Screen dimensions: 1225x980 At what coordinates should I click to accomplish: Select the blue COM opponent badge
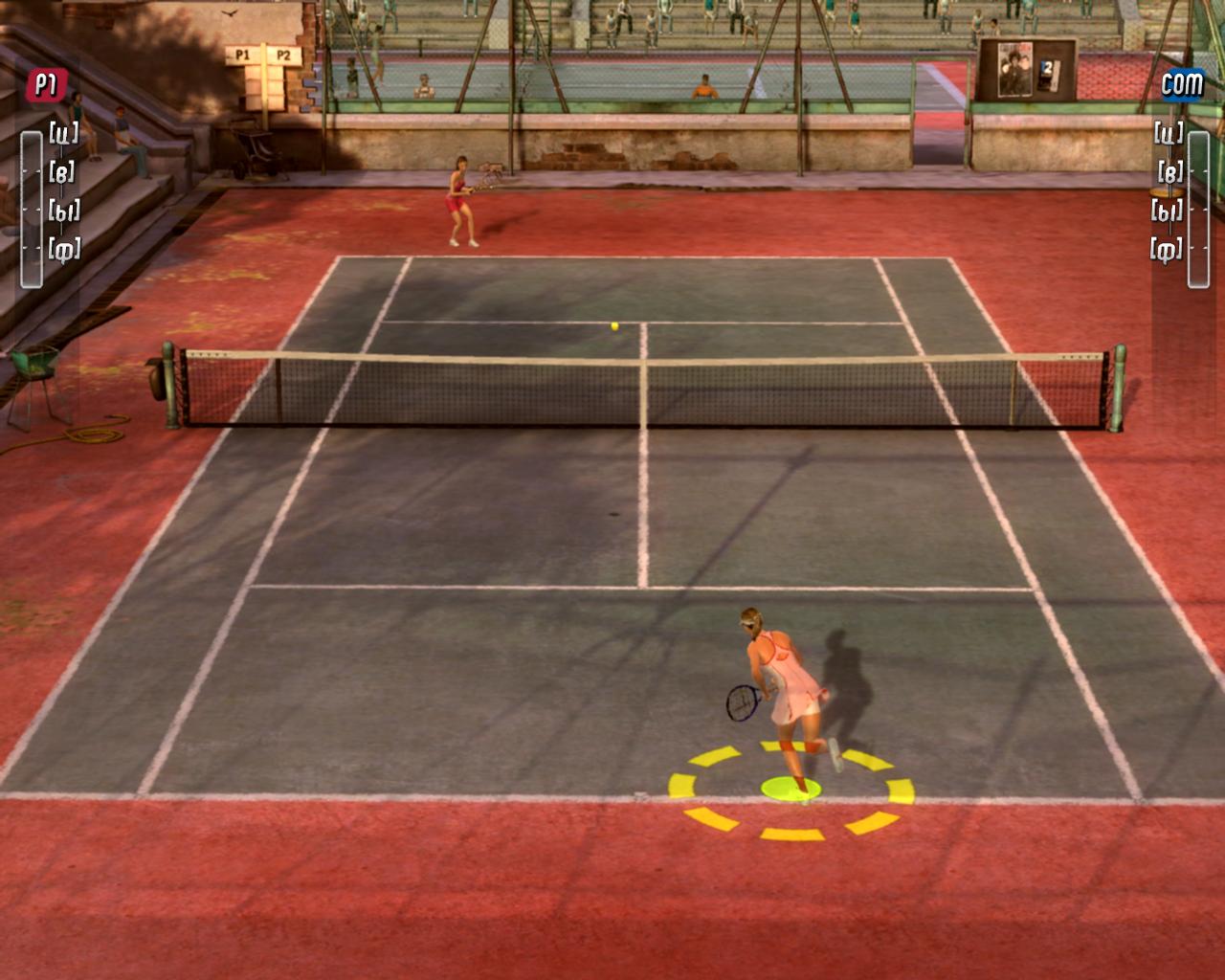[x=1181, y=84]
